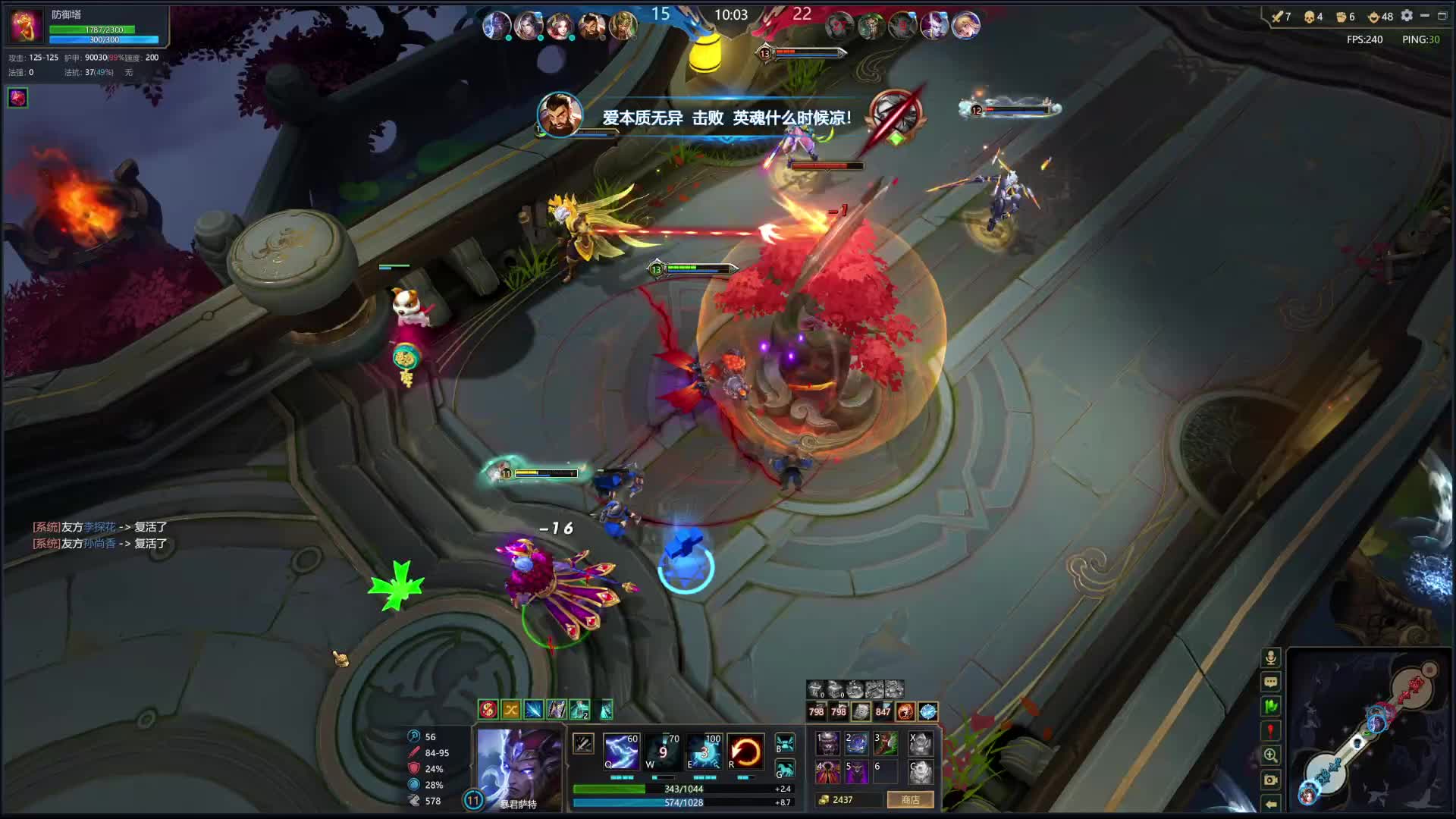The image size is (1456, 819).
Task: Click the crossed-swords basic attack icon
Action: (x=582, y=744)
